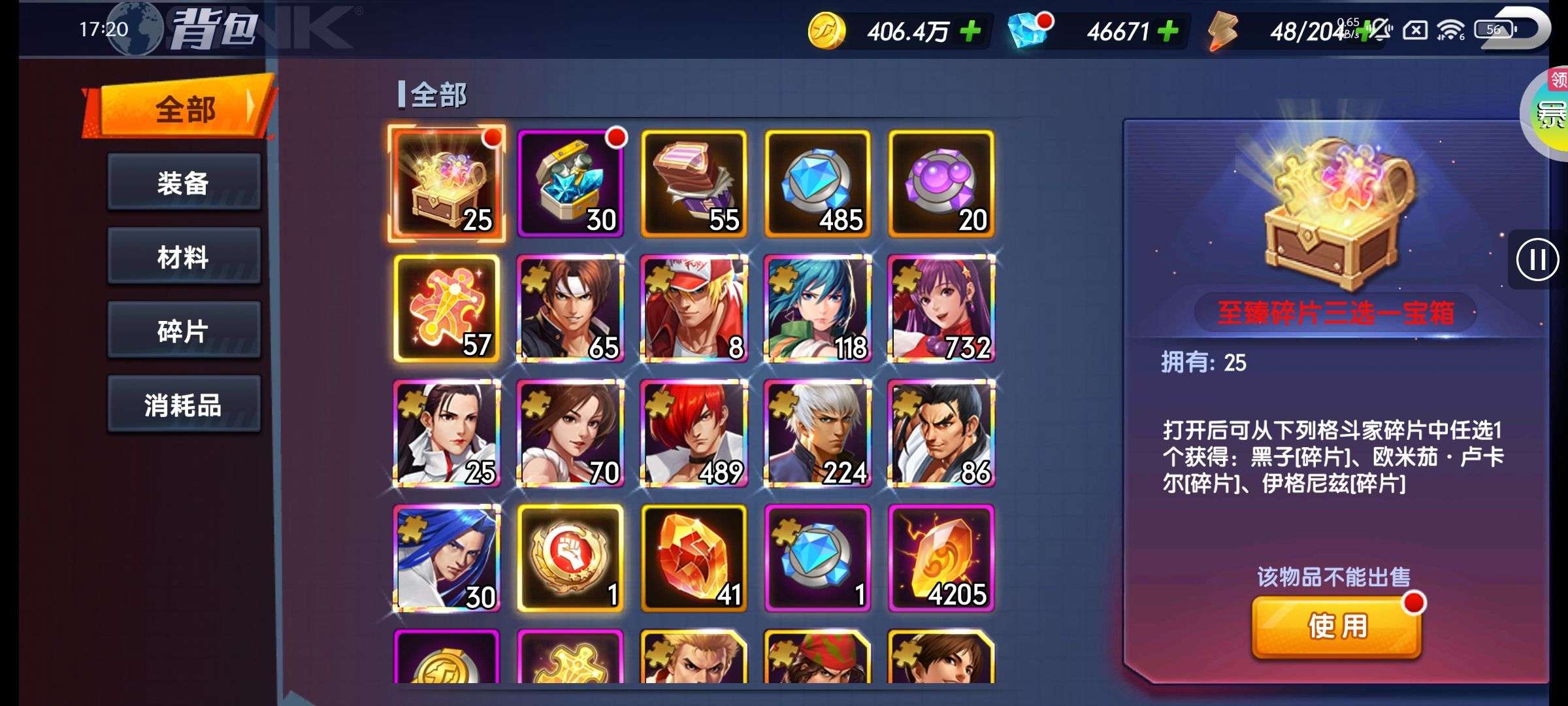The height and width of the screenshot is (706, 1568).
Task: Choose the purple-haired girl fragment with 732
Action: click(x=941, y=309)
